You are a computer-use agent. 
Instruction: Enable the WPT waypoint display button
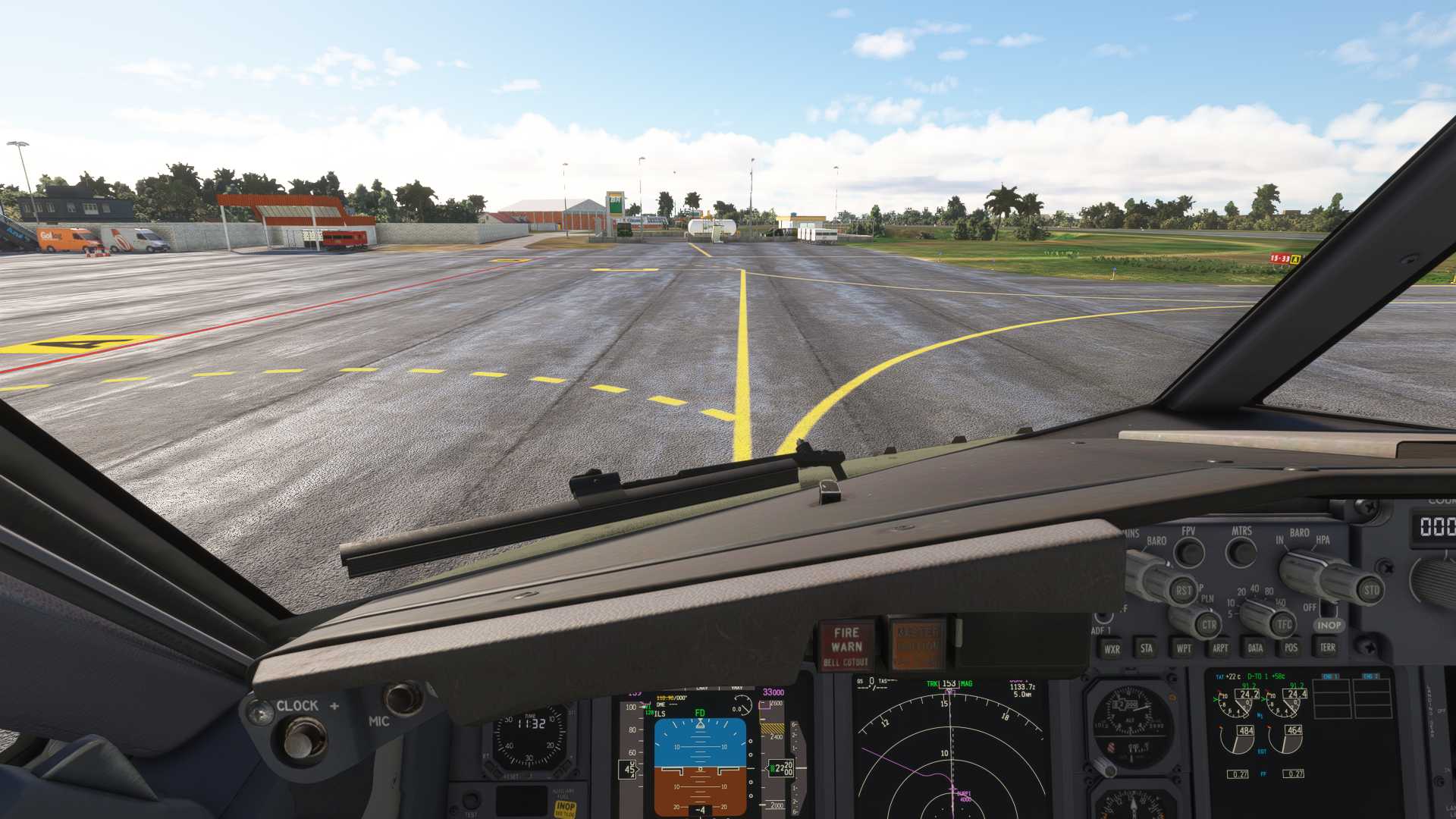[x=1185, y=648]
